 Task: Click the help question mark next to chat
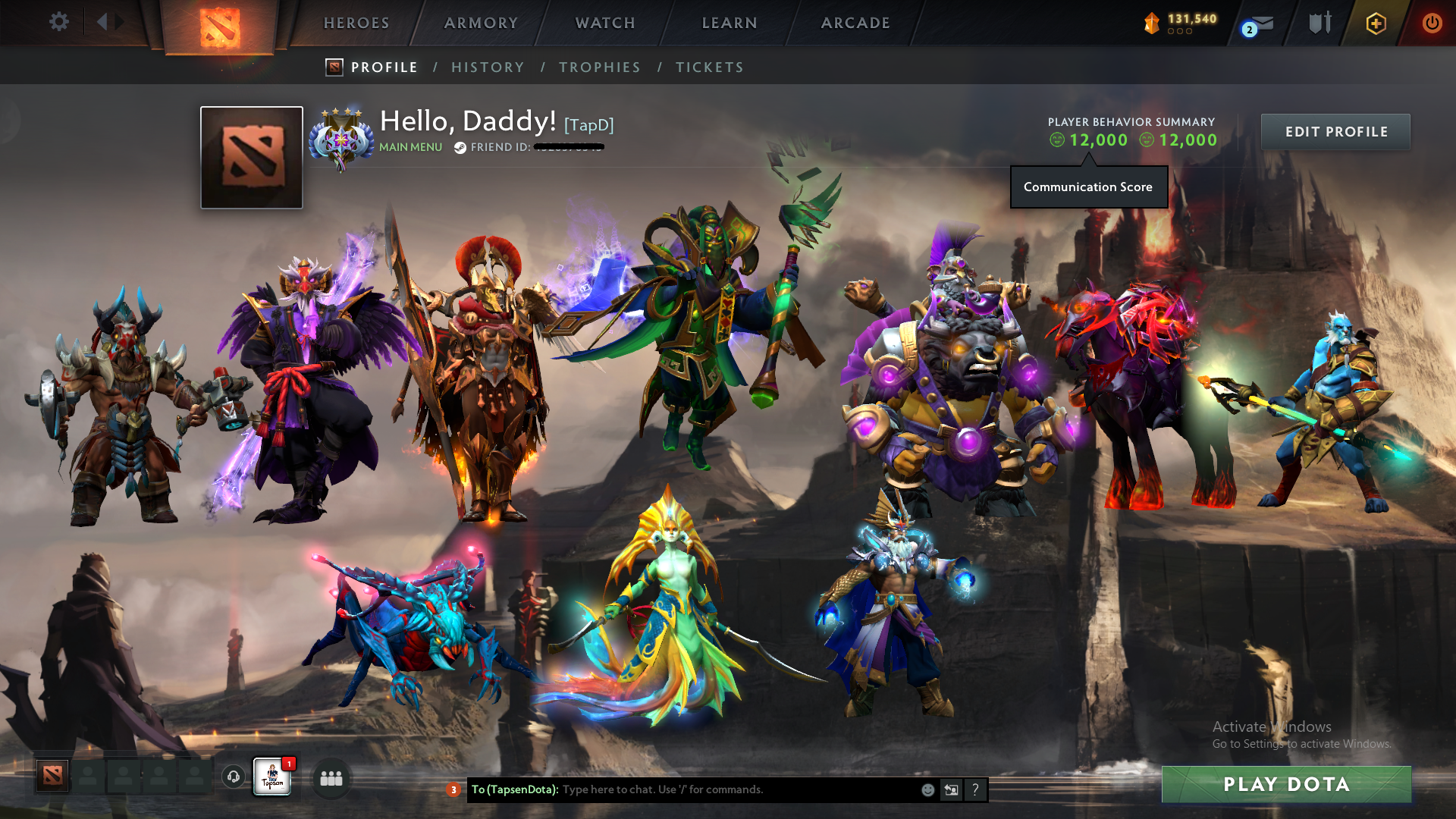[x=975, y=789]
